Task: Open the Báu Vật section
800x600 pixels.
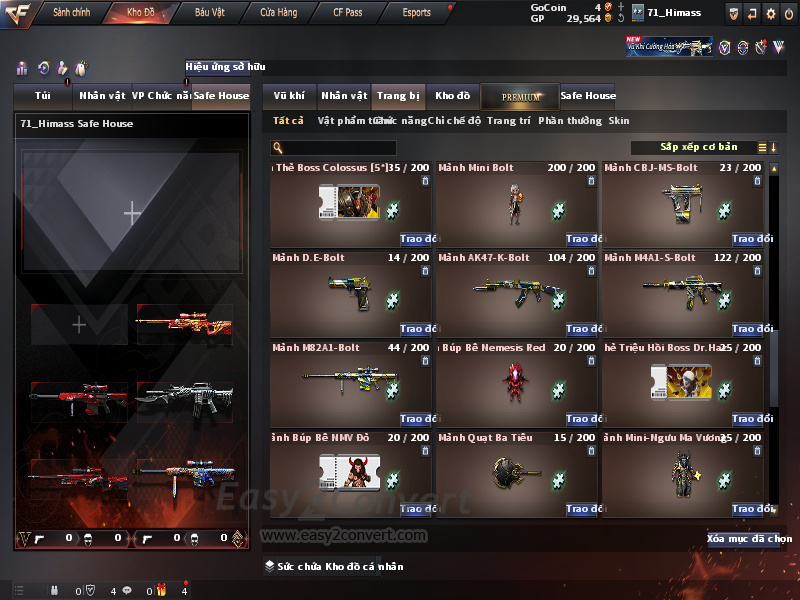Action: pos(210,13)
